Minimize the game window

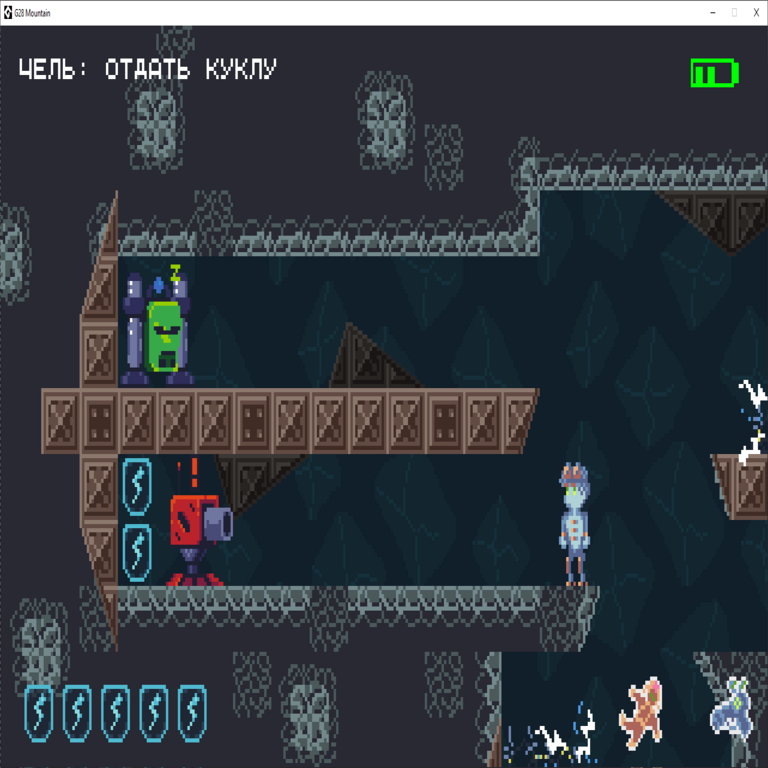(712, 12)
